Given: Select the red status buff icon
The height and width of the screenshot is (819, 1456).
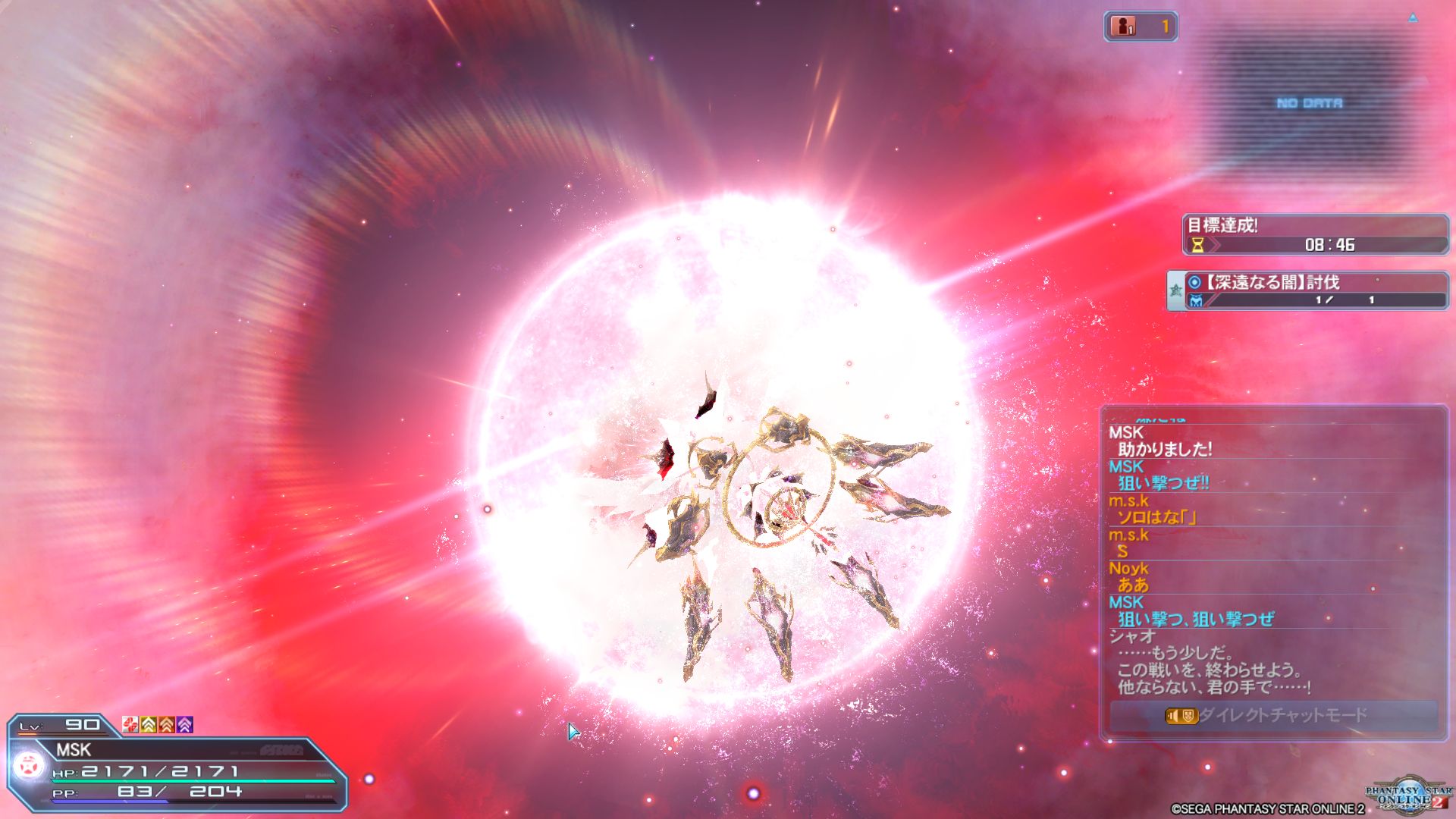Looking at the screenshot, I should [x=130, y=725].
